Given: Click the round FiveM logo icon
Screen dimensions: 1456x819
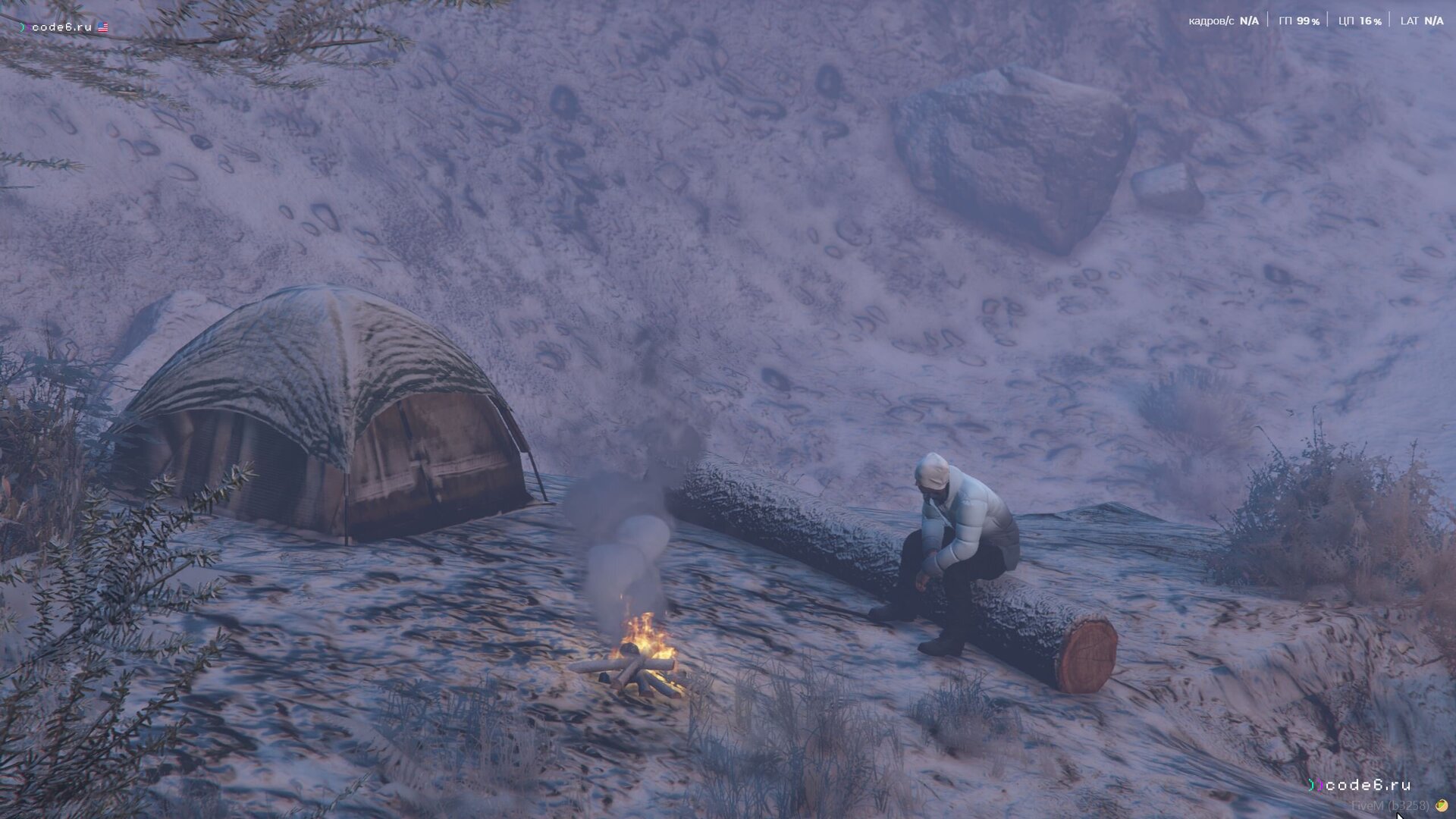Looking at the screenshot, I should coord(1441,805).
